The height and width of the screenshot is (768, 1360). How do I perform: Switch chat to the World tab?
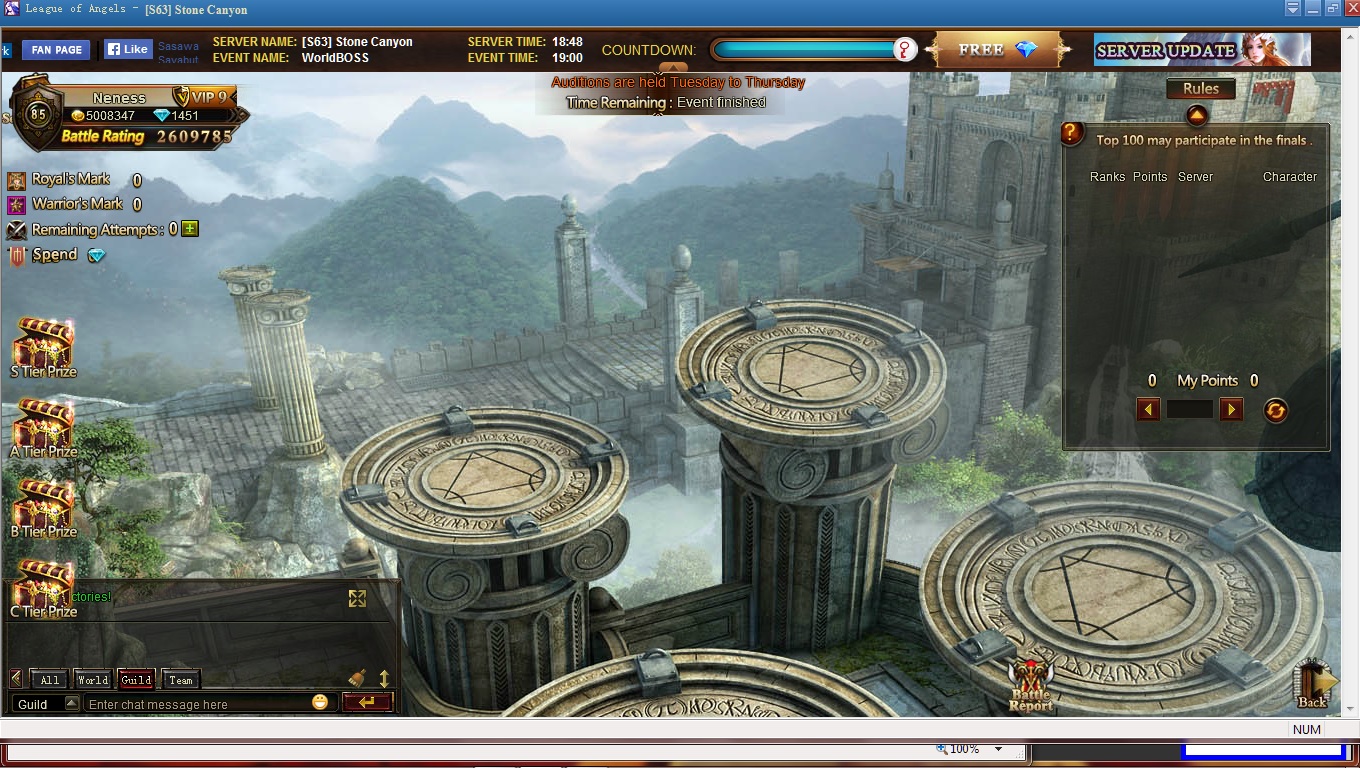pyautogui.click(x=93, y=680)
